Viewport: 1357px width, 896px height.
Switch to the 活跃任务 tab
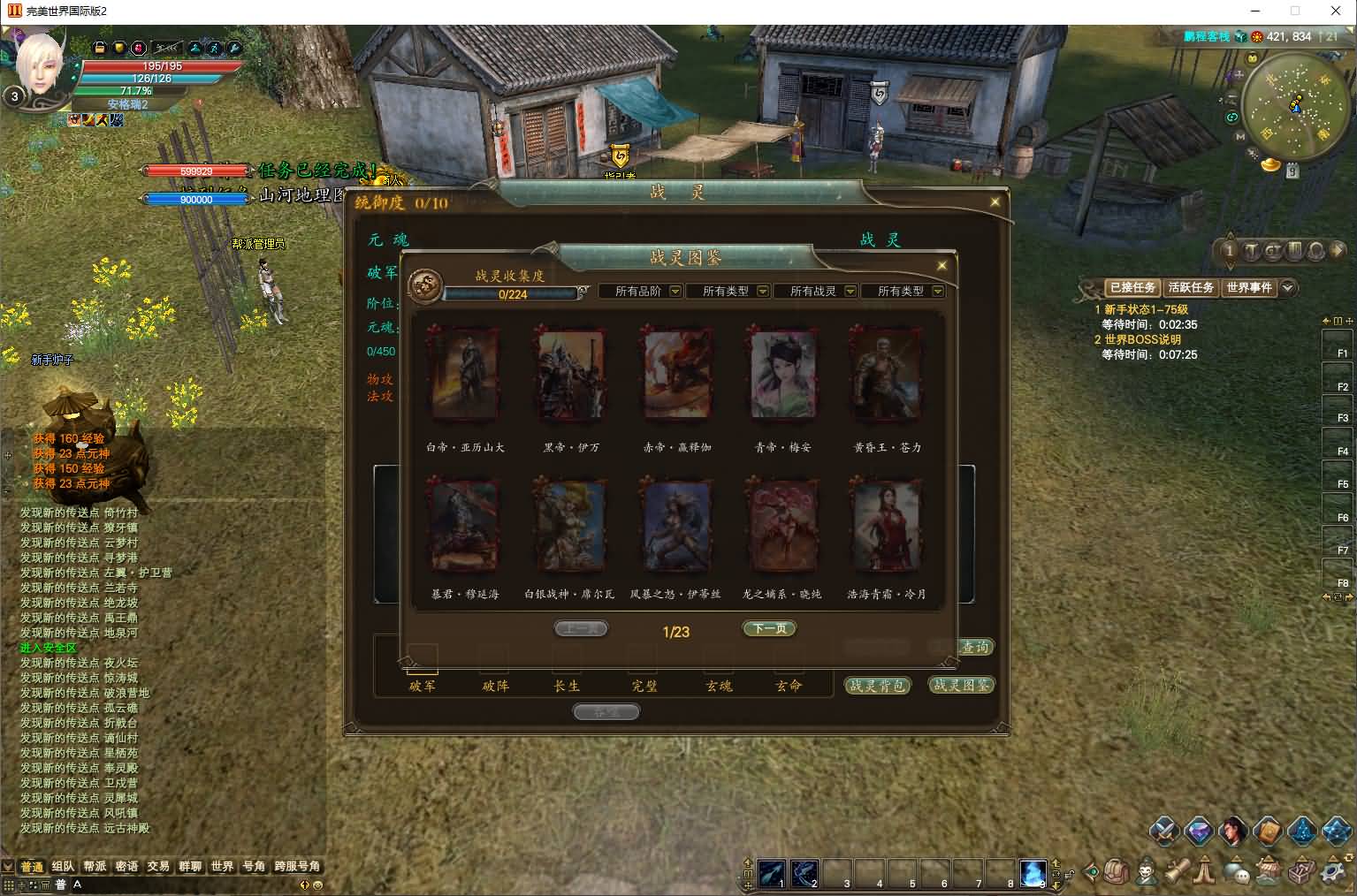click(1190, 287)
